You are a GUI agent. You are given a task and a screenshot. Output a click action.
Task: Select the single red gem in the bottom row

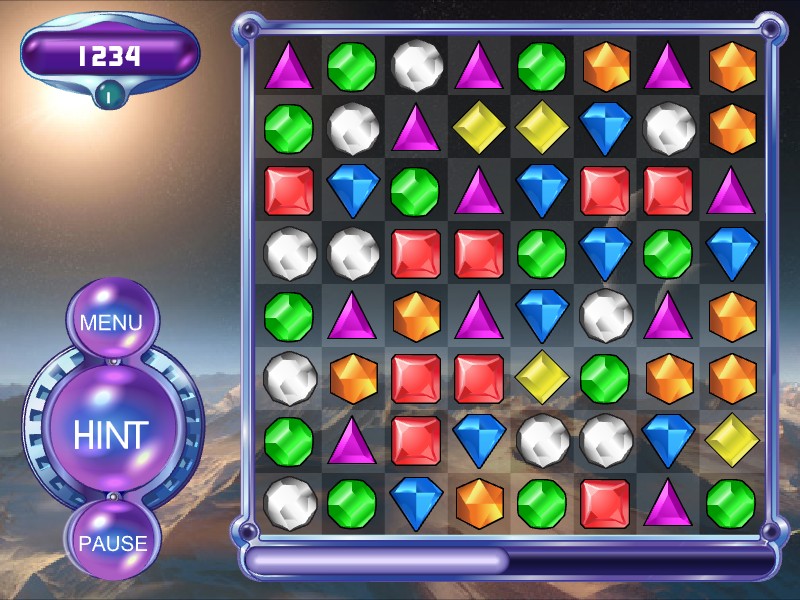coord(605,503)
